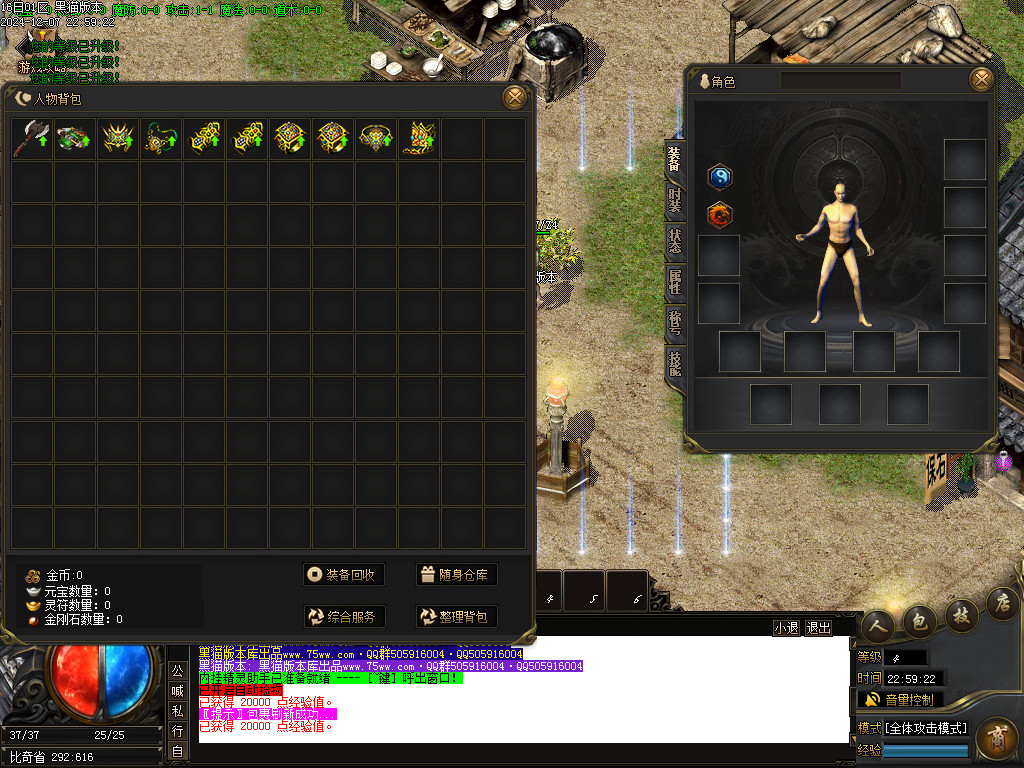Open 装备回收 equipment recycling
The width and height of the screenshot is (1024, 768).
click(345, 574)
